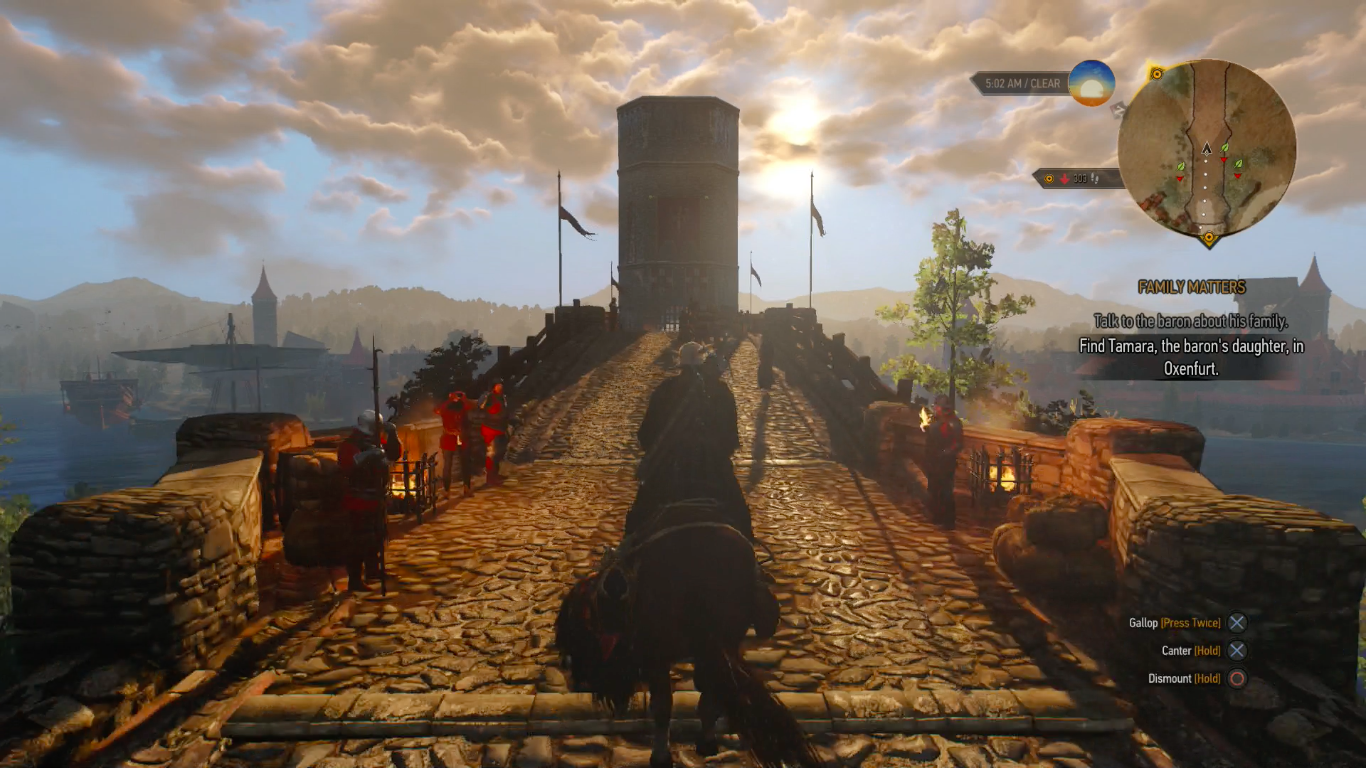
Task: Click the sunrise weather icon
Action: 1091,83
